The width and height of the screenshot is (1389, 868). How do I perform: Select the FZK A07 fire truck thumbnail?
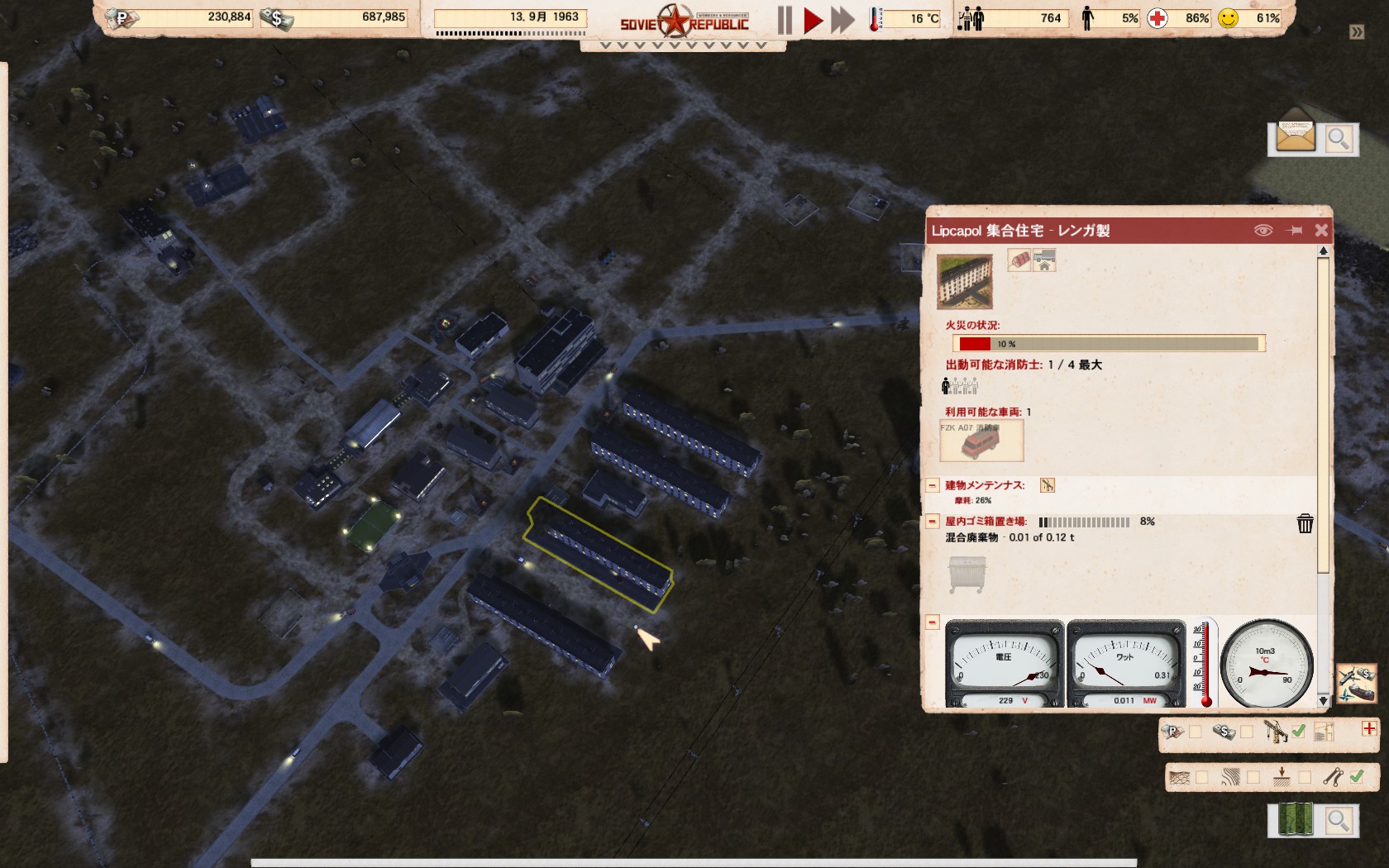pyautogui.click(x=981, y=440)
